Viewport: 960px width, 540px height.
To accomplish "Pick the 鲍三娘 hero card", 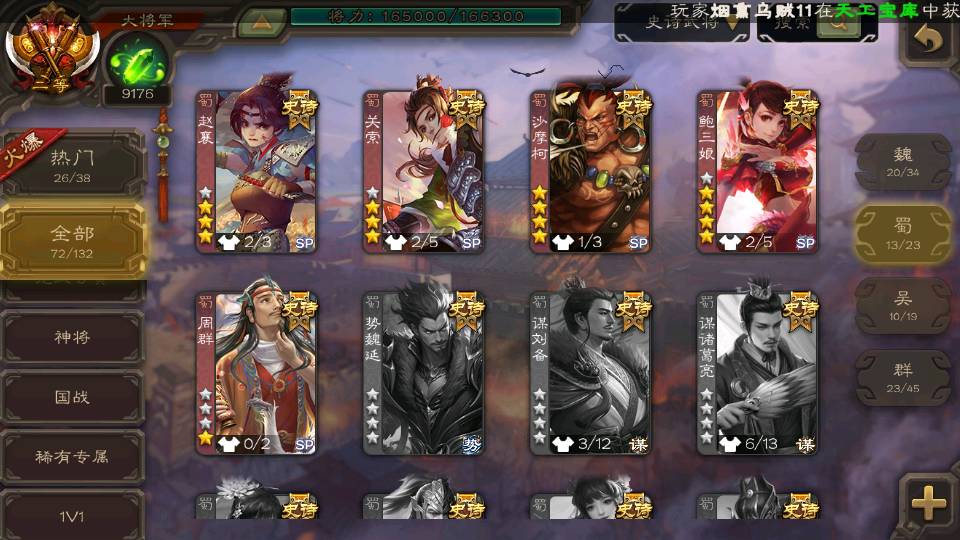I will (757, 172).
